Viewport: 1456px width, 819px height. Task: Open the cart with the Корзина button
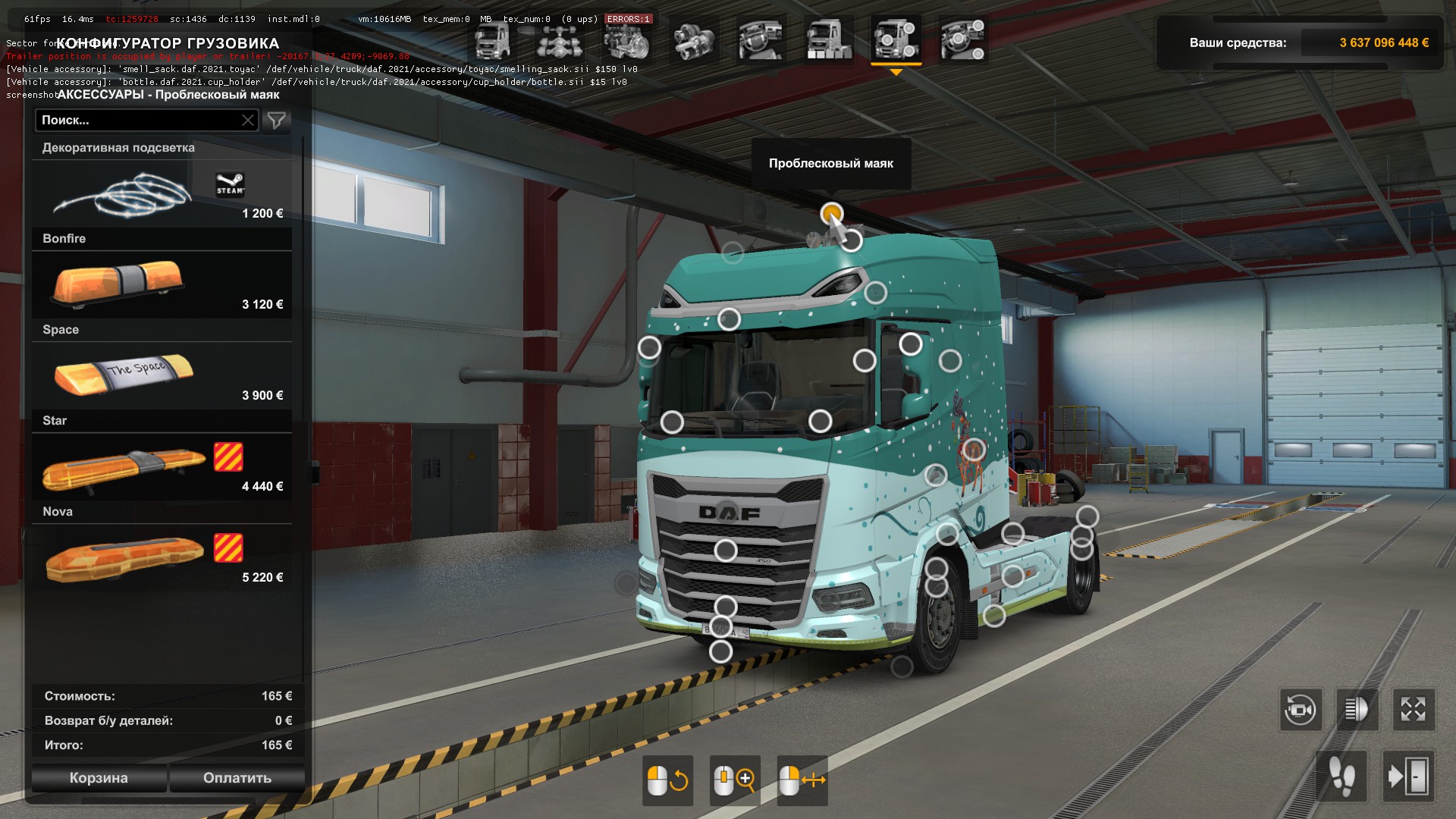click(99, 778)
